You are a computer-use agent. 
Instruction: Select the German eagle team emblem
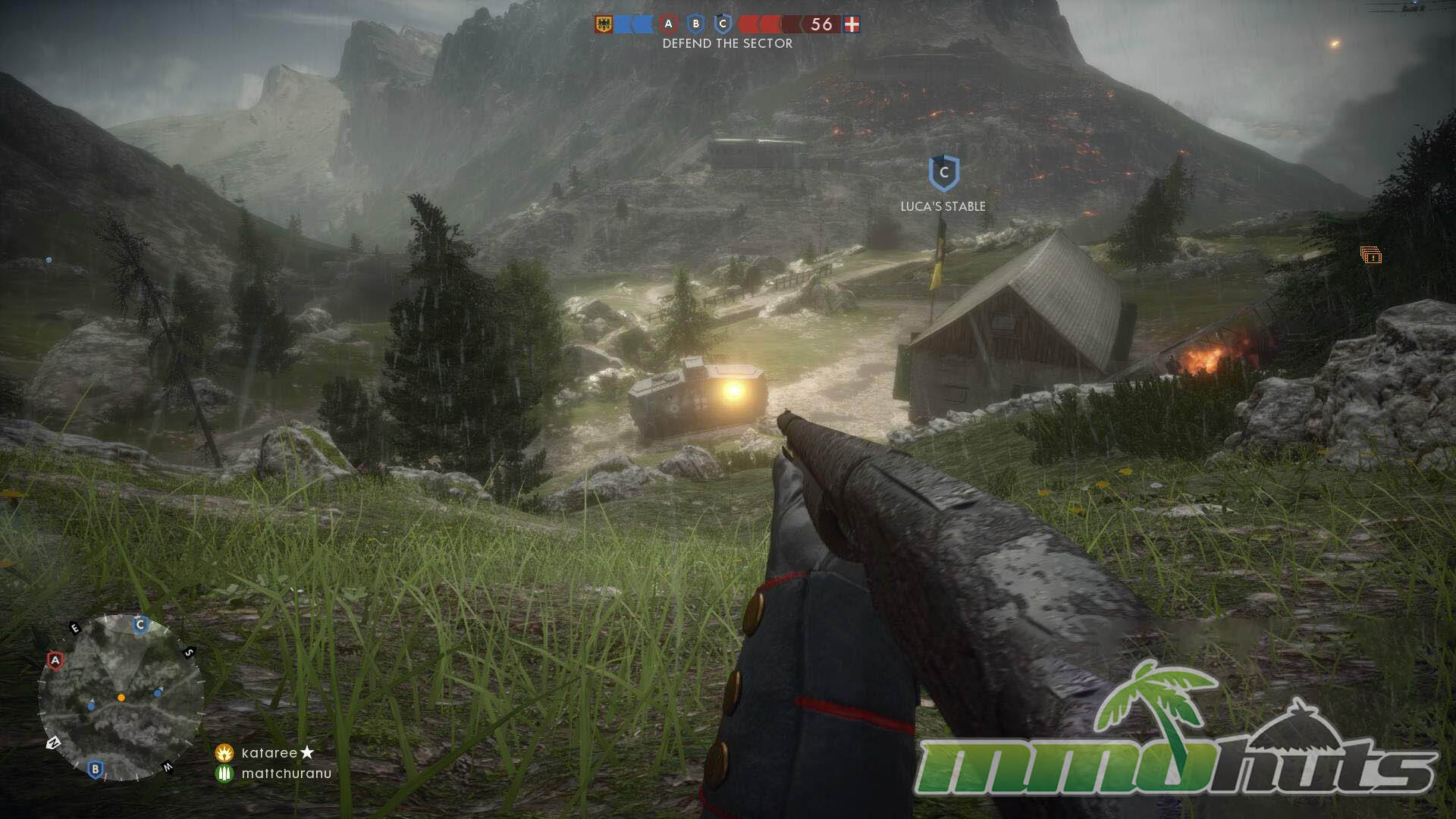click(x=604, y=24)
